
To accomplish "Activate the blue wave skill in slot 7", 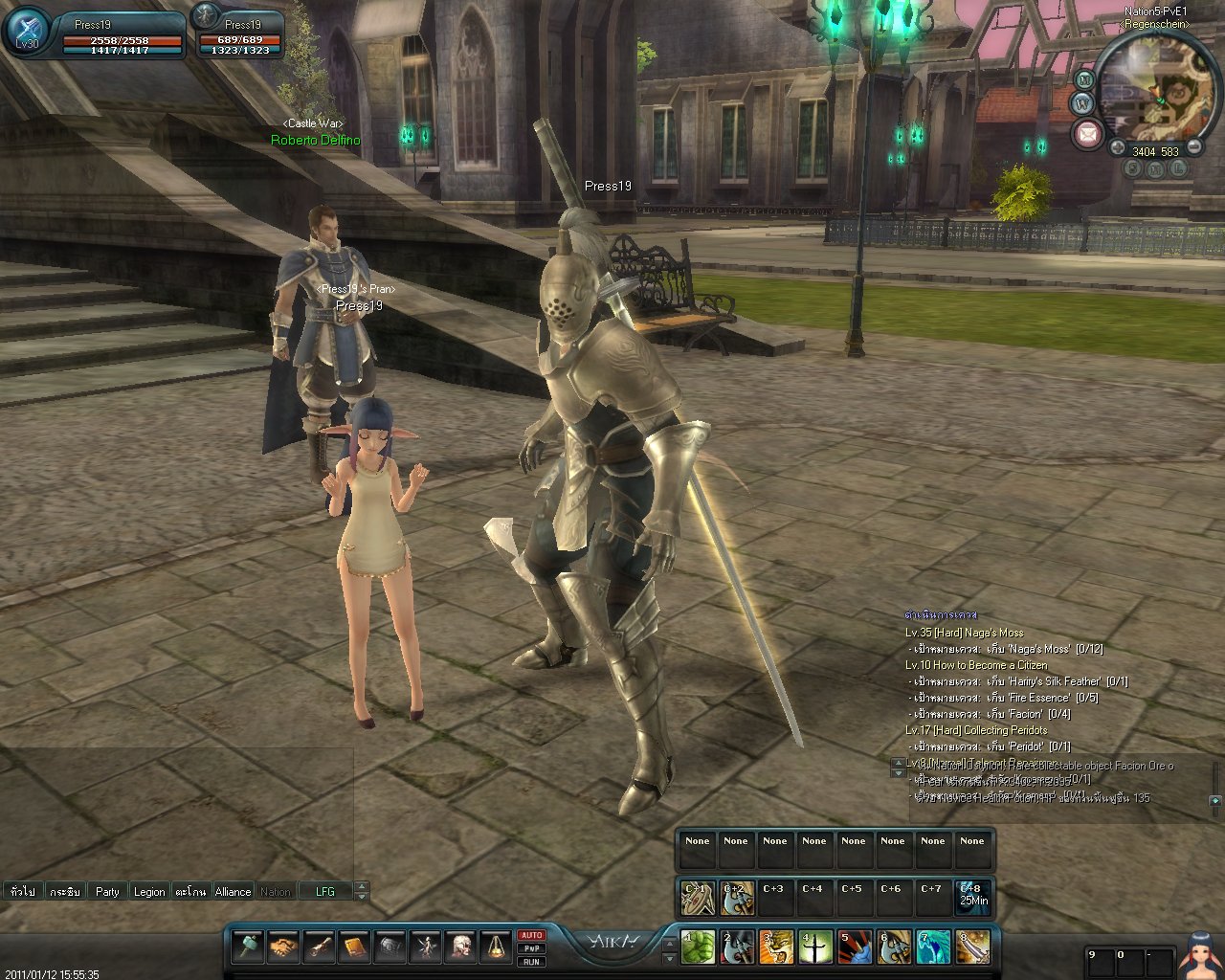I will click(x=933, y=947).
